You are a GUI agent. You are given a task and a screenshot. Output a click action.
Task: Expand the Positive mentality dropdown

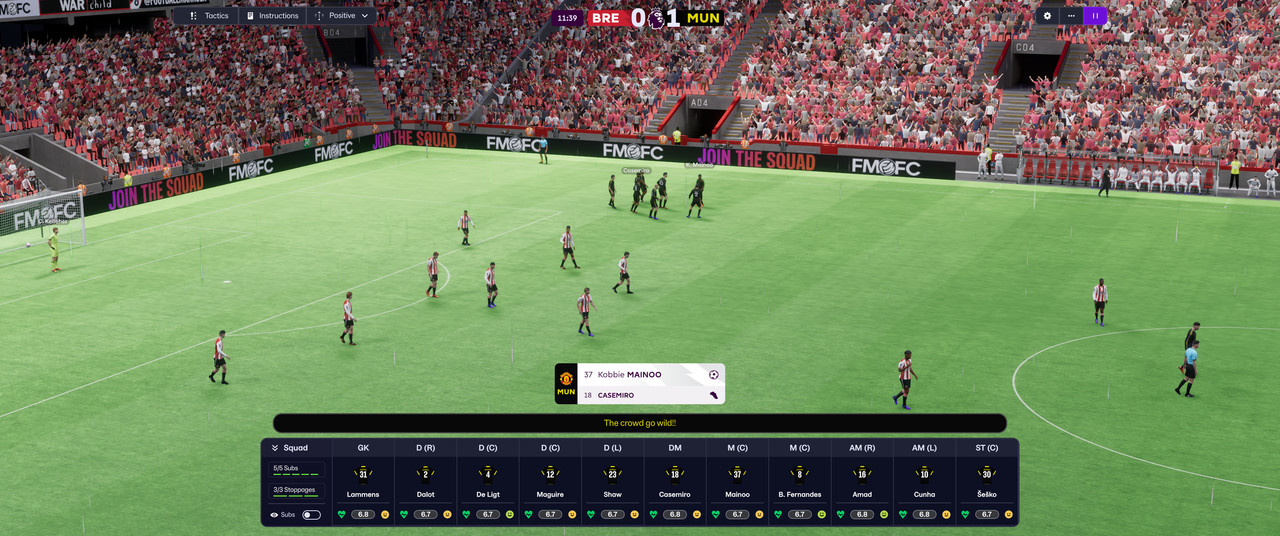pyautogui.click(x=341, y=16)
